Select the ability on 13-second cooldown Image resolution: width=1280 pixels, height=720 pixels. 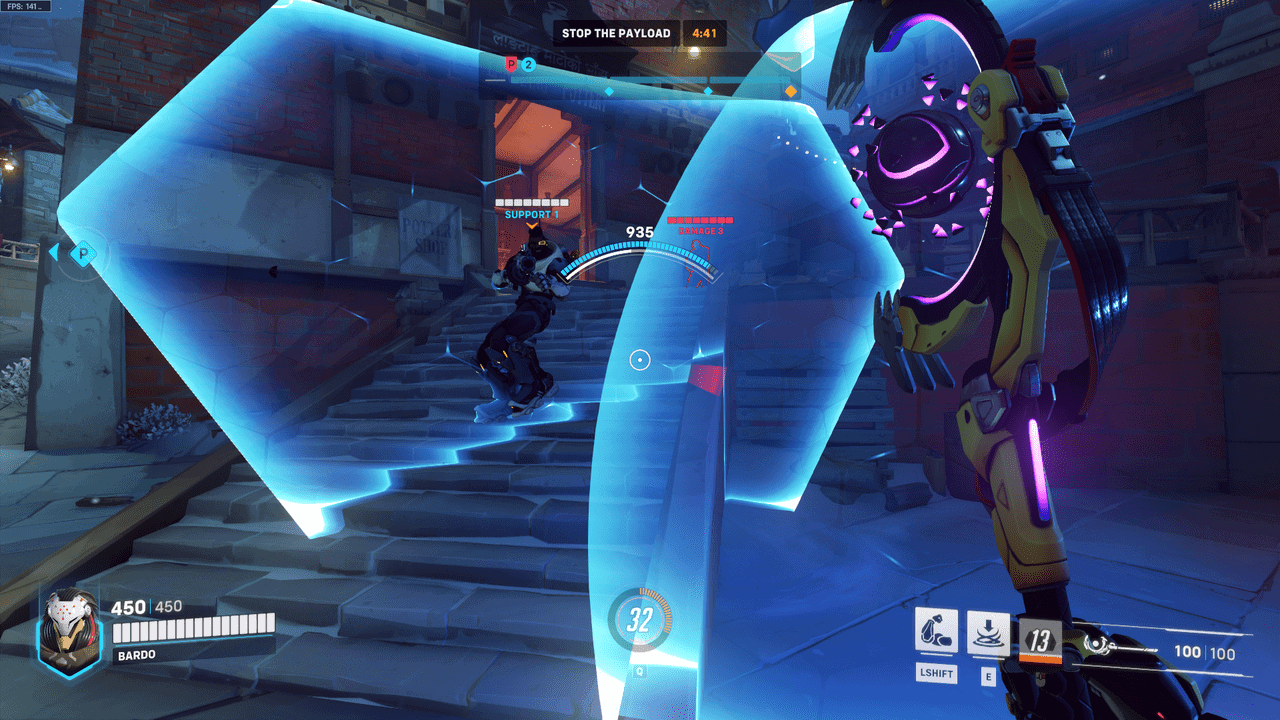(x=1039, y=640)
